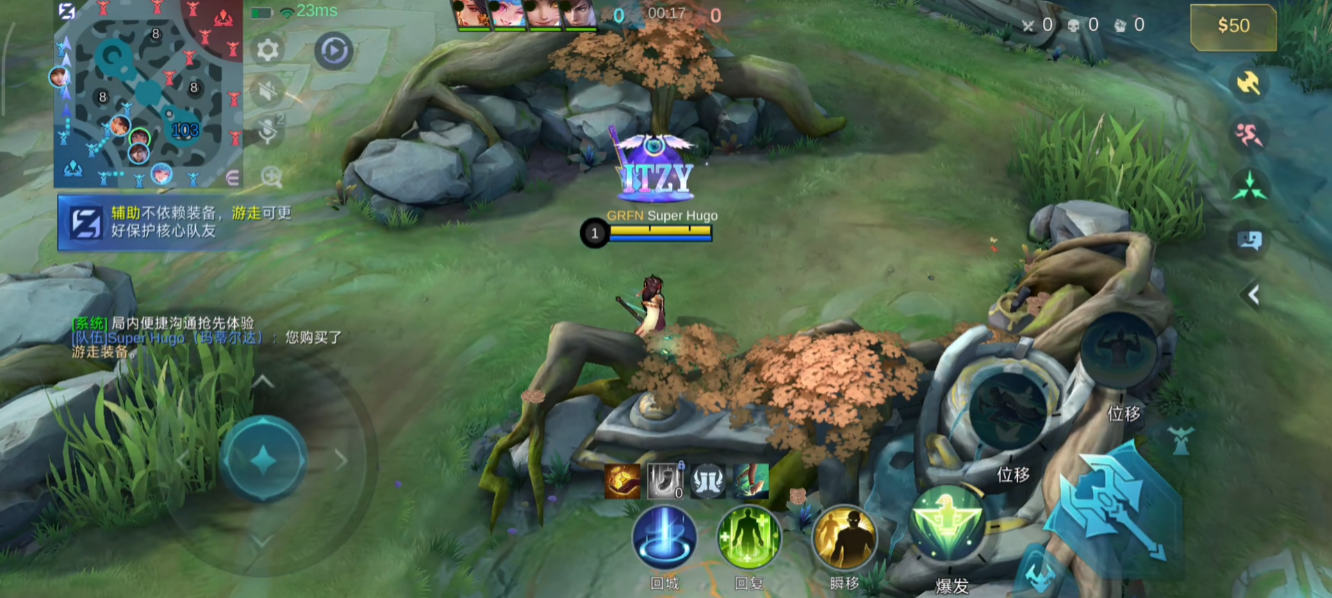This screenshot has height=598, width=1332.
Task: Select the orange equipment item icon
Action: pos(622,481)
